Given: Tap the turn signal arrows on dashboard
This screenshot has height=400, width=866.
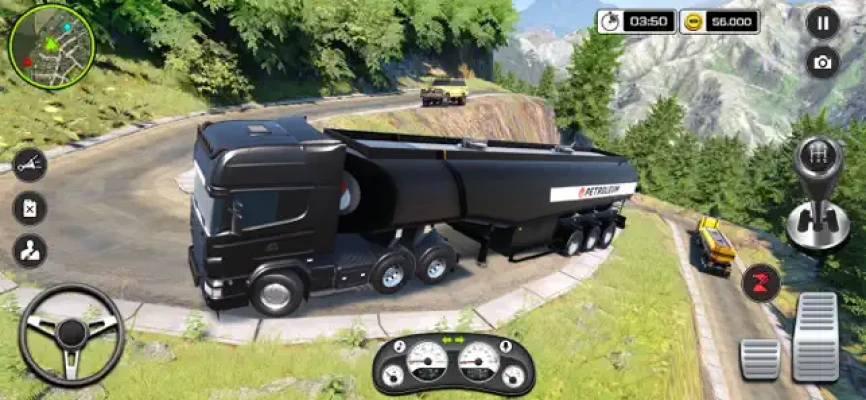Looking at the screenshot, I should coord(453,339).
